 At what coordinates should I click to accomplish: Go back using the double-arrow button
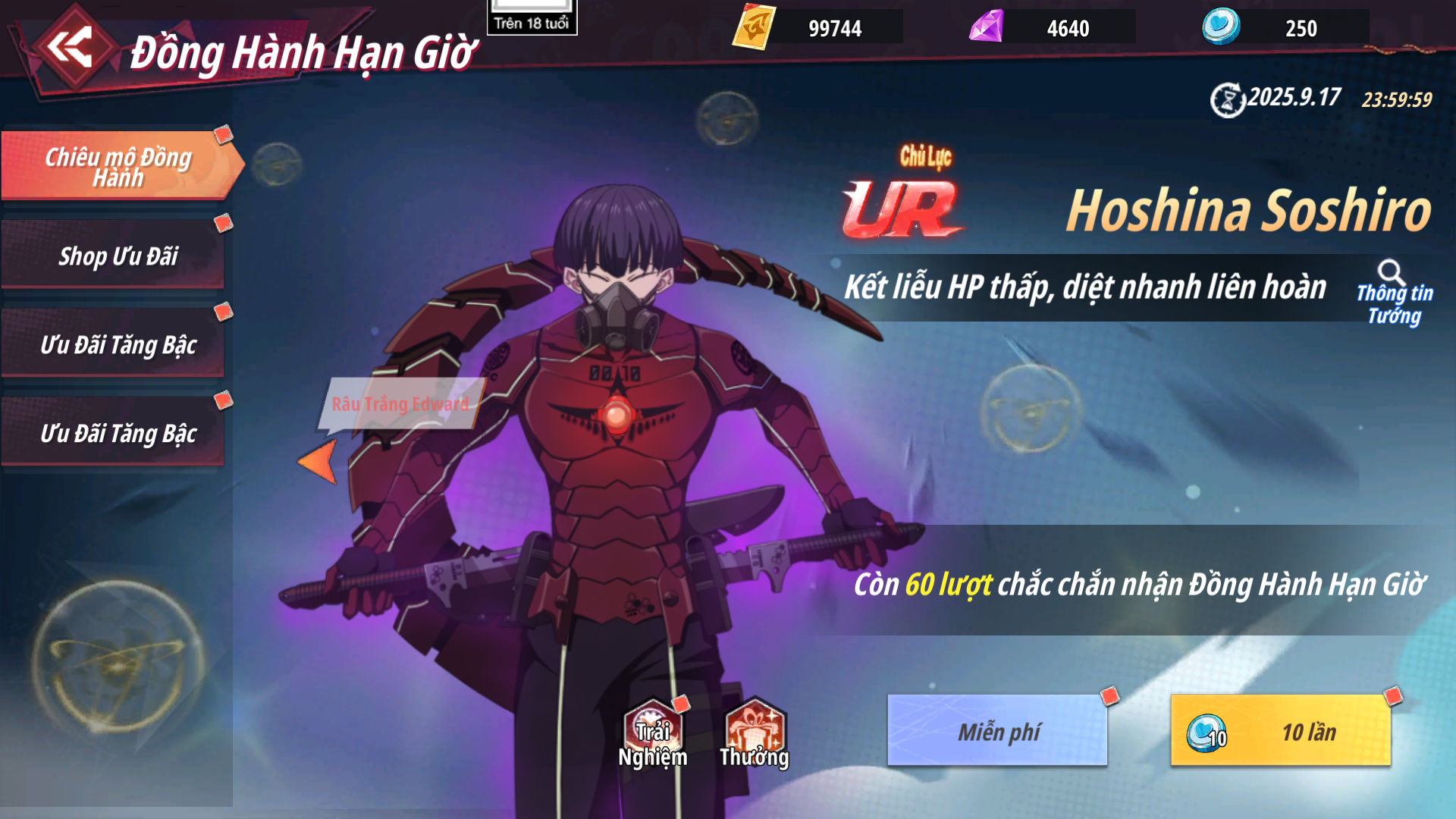pos(71,47)
